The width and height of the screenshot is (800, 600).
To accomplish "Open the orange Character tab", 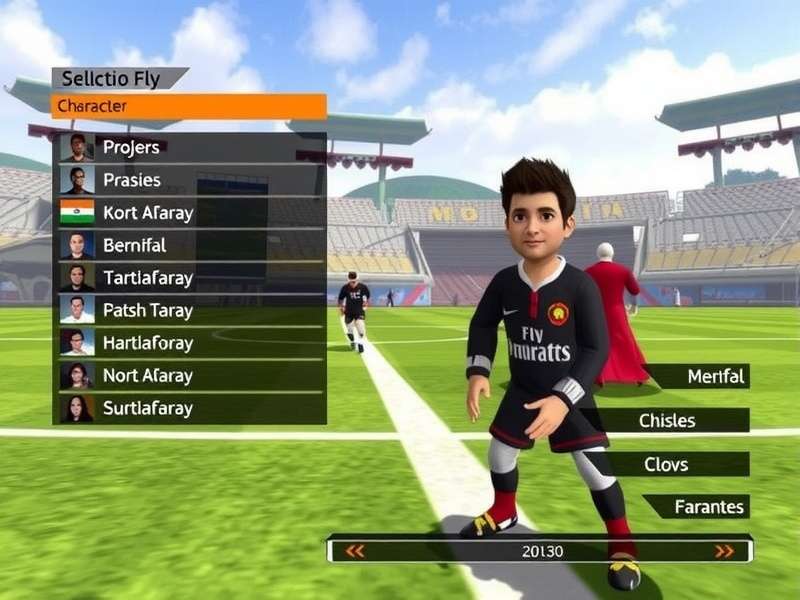I will 189,106.
